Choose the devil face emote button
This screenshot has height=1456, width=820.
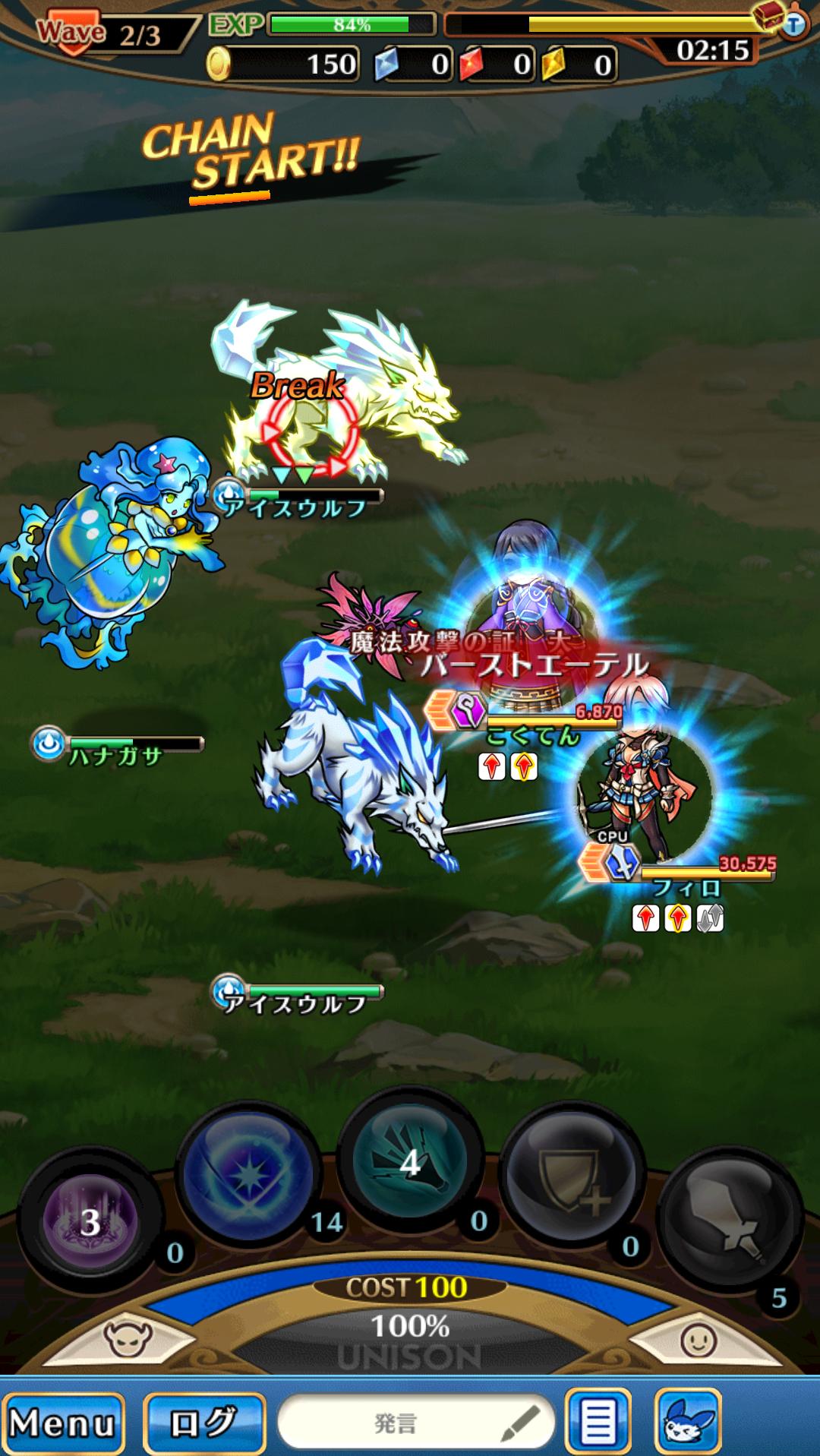point(128,1340)
